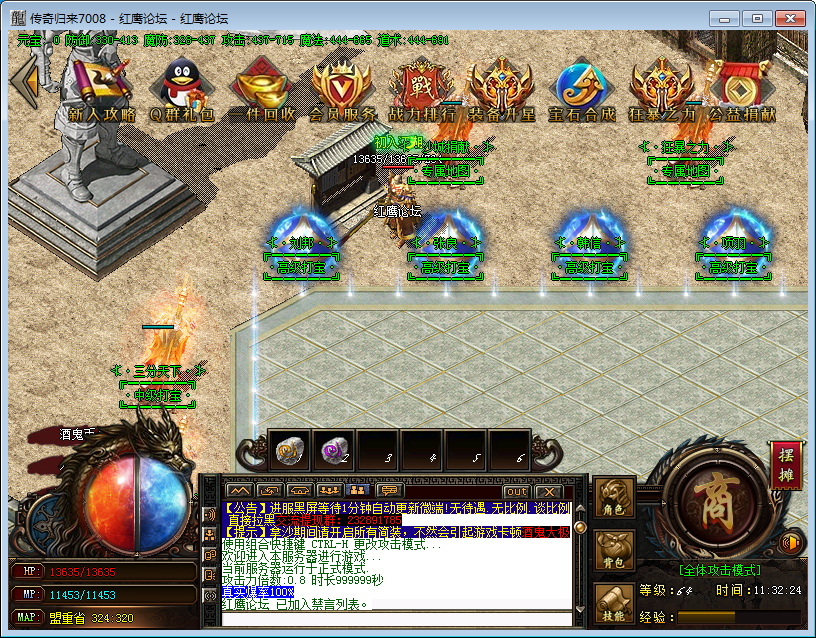
Task: Toggle the 全体攻击模式 attack mode label
Action: click(x=719, y=570)
